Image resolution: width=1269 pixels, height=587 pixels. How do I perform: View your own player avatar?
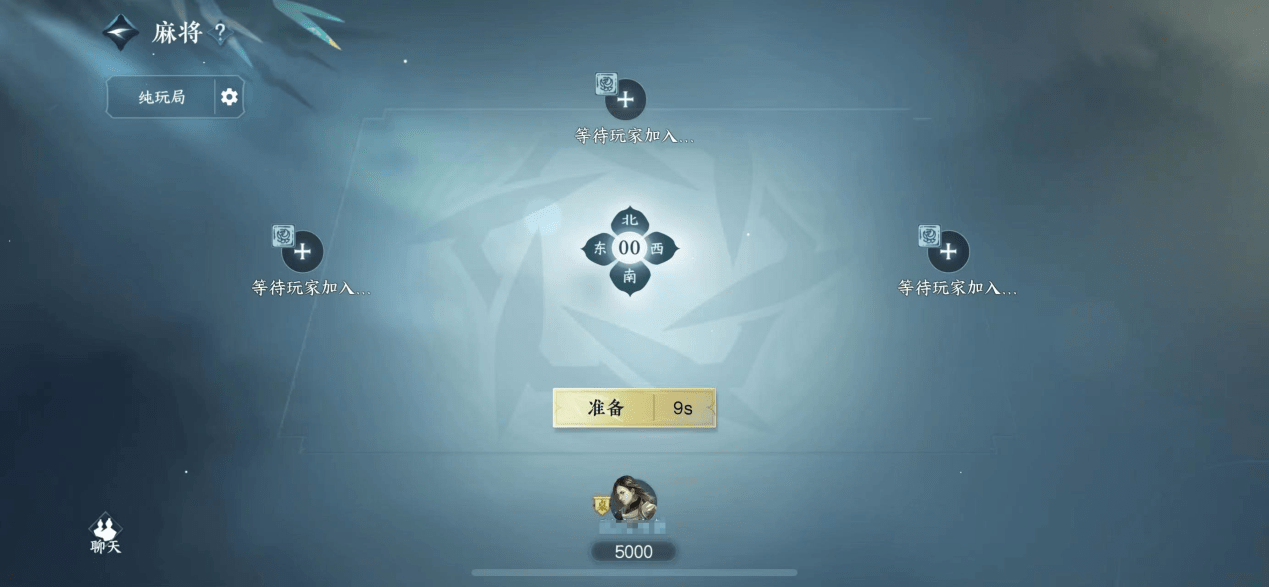tap(632, 501)
